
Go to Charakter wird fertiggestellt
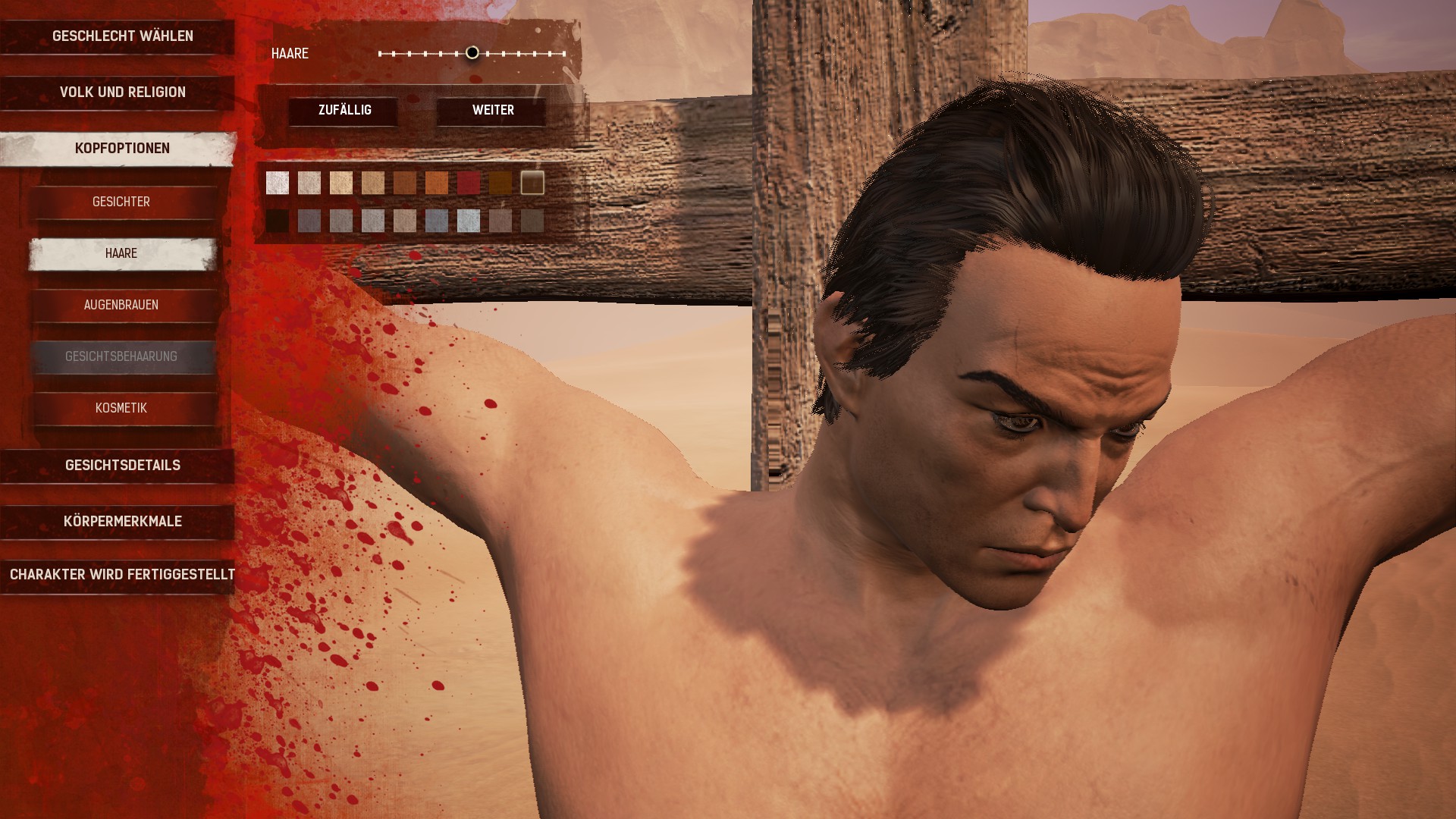[x=122, y=575]
